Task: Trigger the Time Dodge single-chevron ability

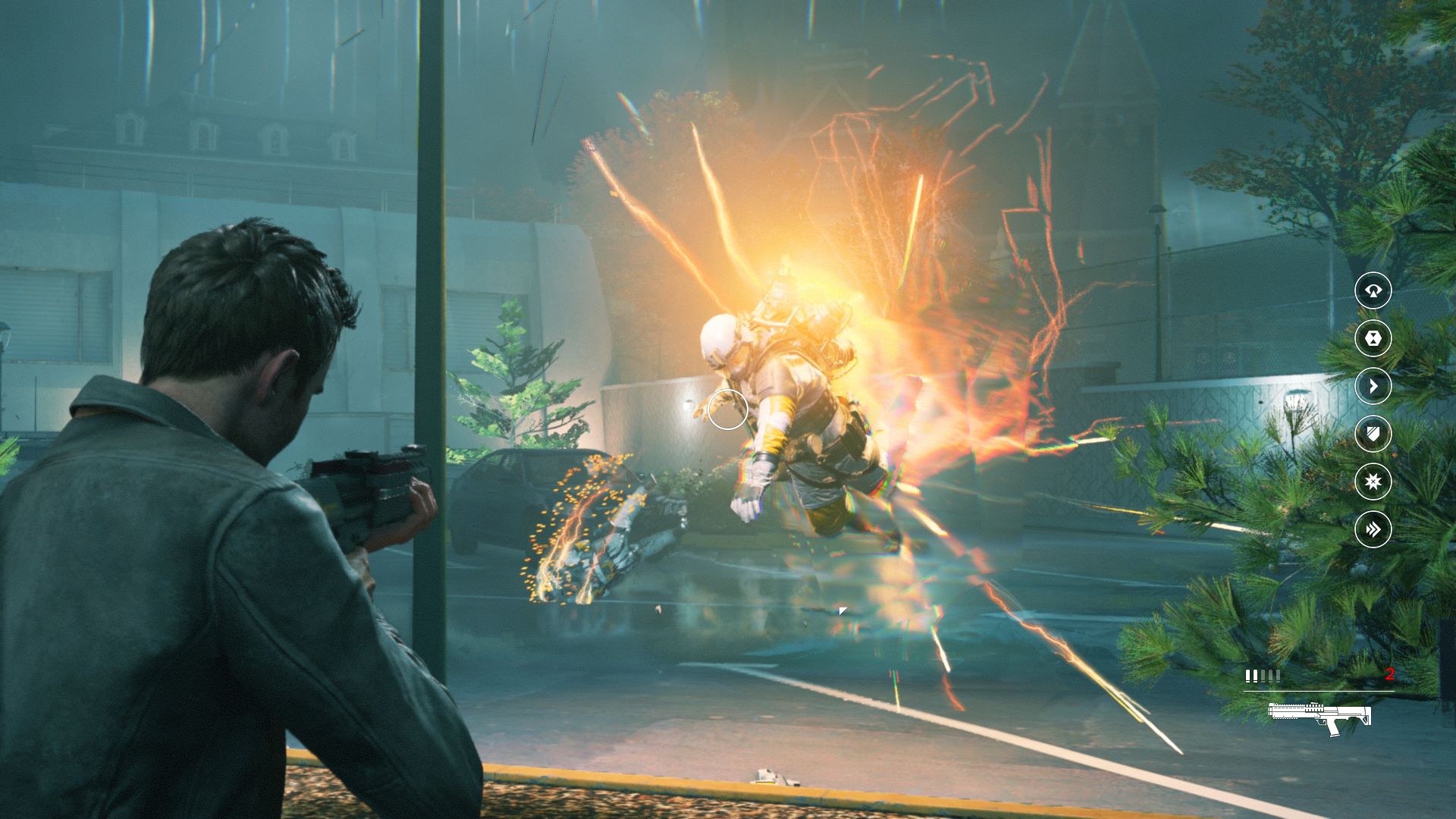Action: (1373, 386)
